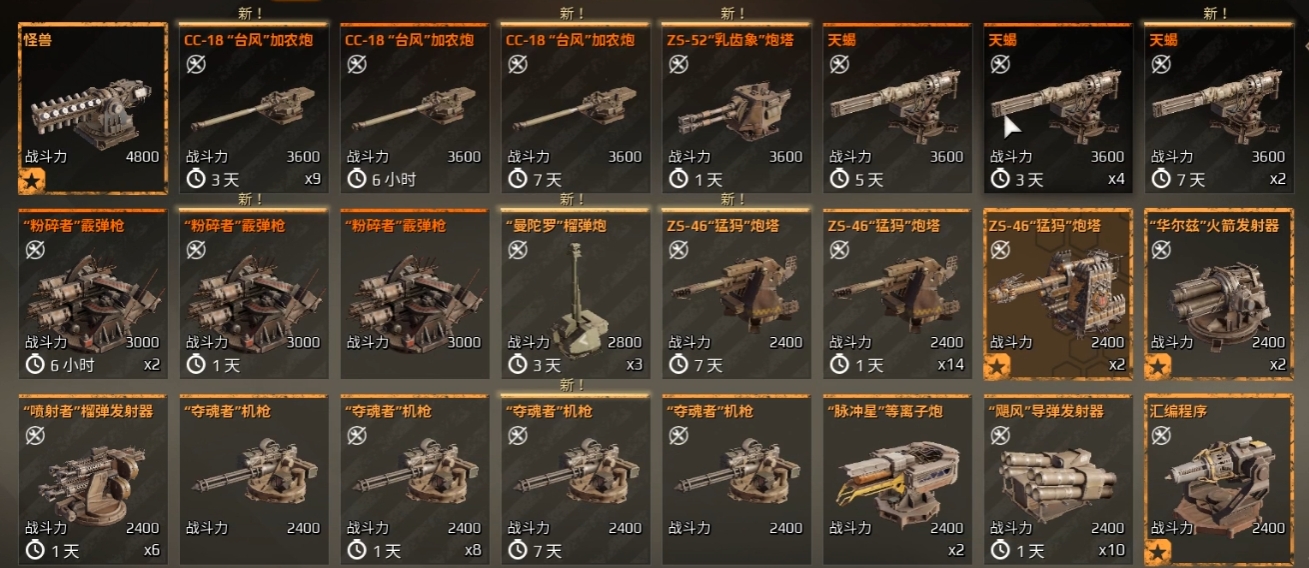Choose the 天蝎 card with 5天 remaining
Screen dimensions: 1309x568
click(x=896, y=108)
